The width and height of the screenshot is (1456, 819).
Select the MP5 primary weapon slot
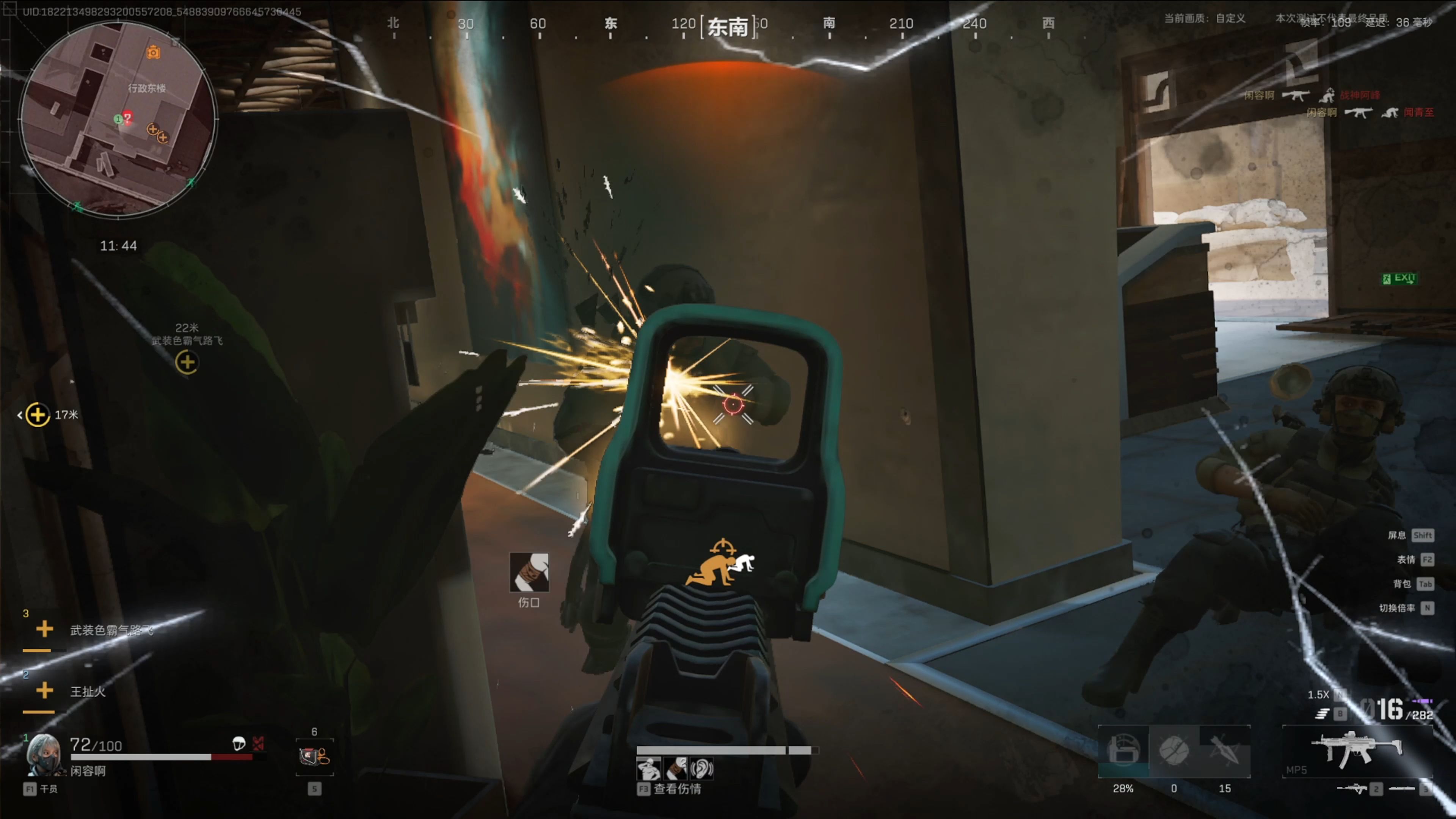click(1357, 750)
